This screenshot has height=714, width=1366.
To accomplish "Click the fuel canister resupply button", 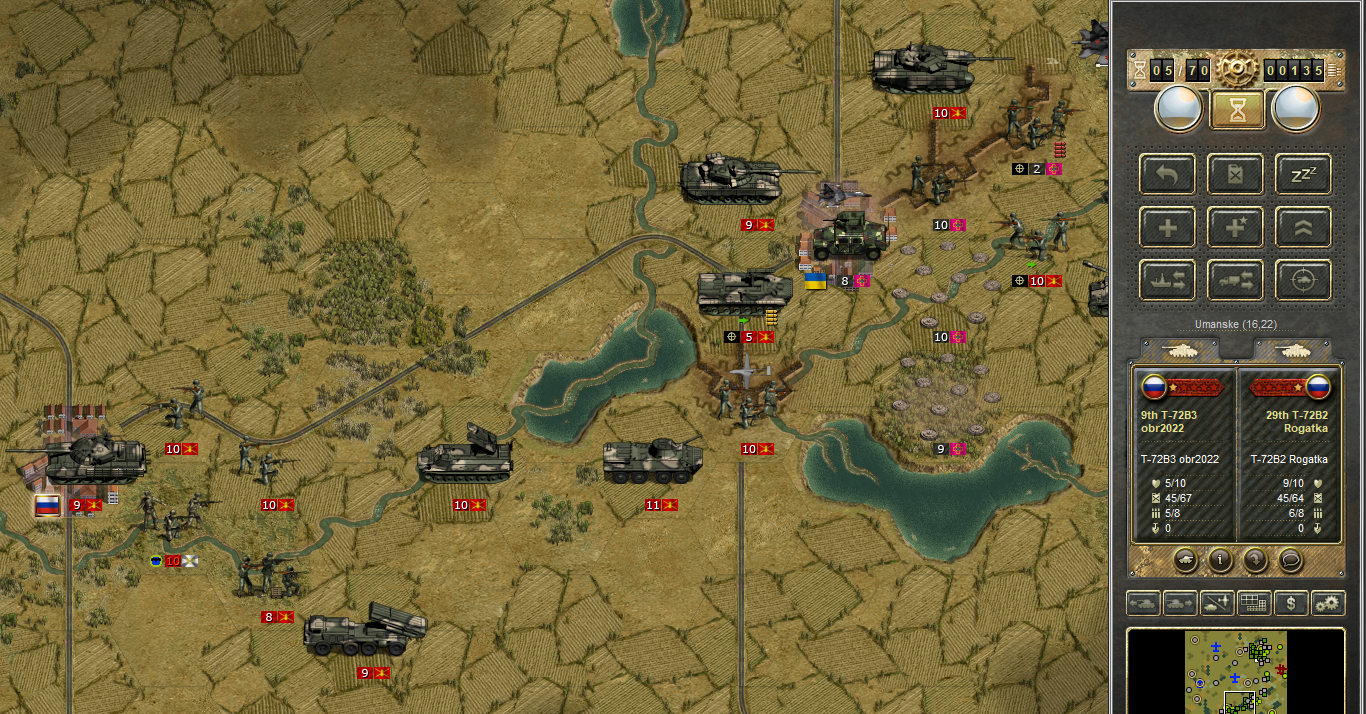I will [1237, 174].
